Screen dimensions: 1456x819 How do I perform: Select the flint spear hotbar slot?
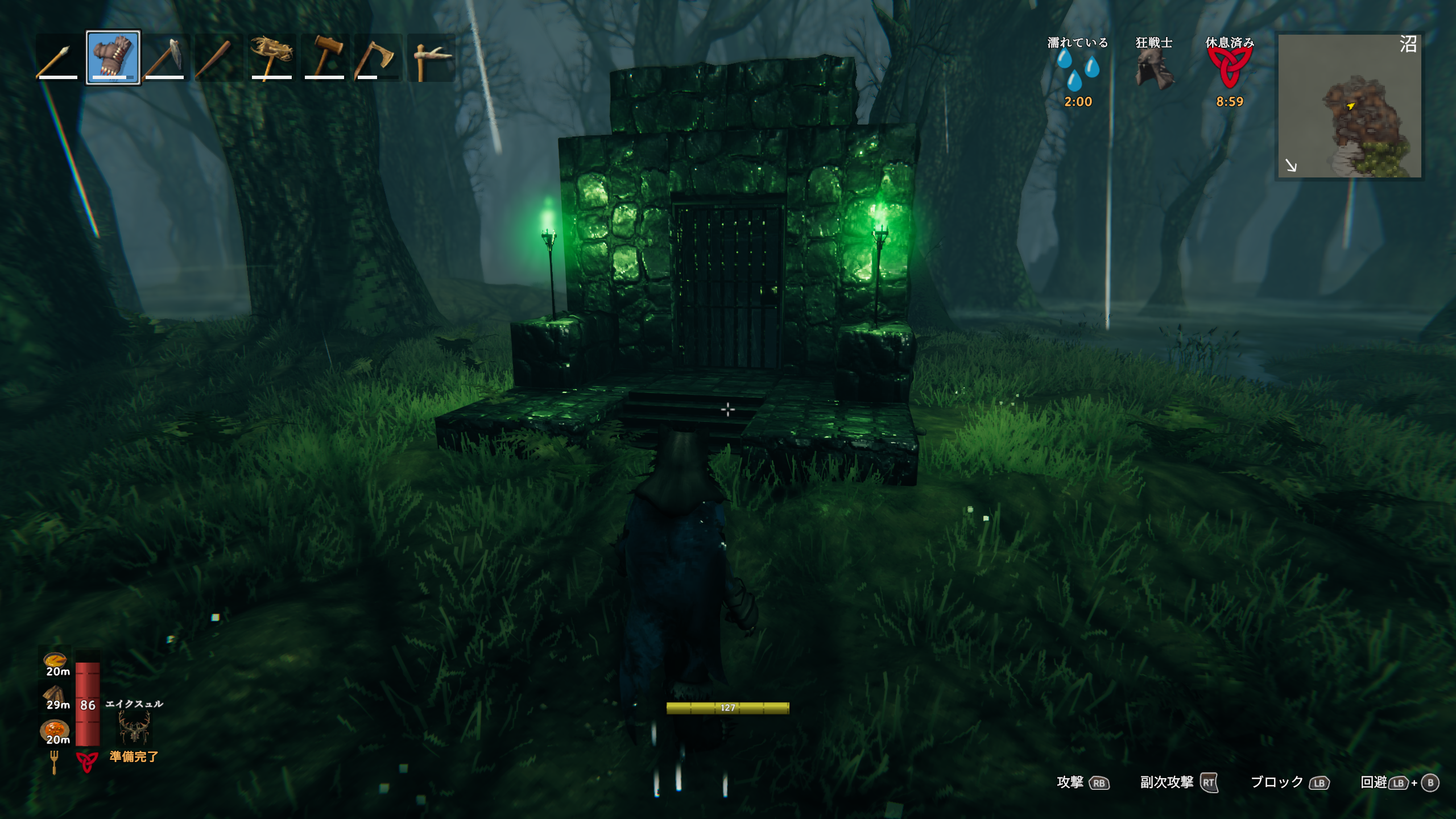coord(57,58)
